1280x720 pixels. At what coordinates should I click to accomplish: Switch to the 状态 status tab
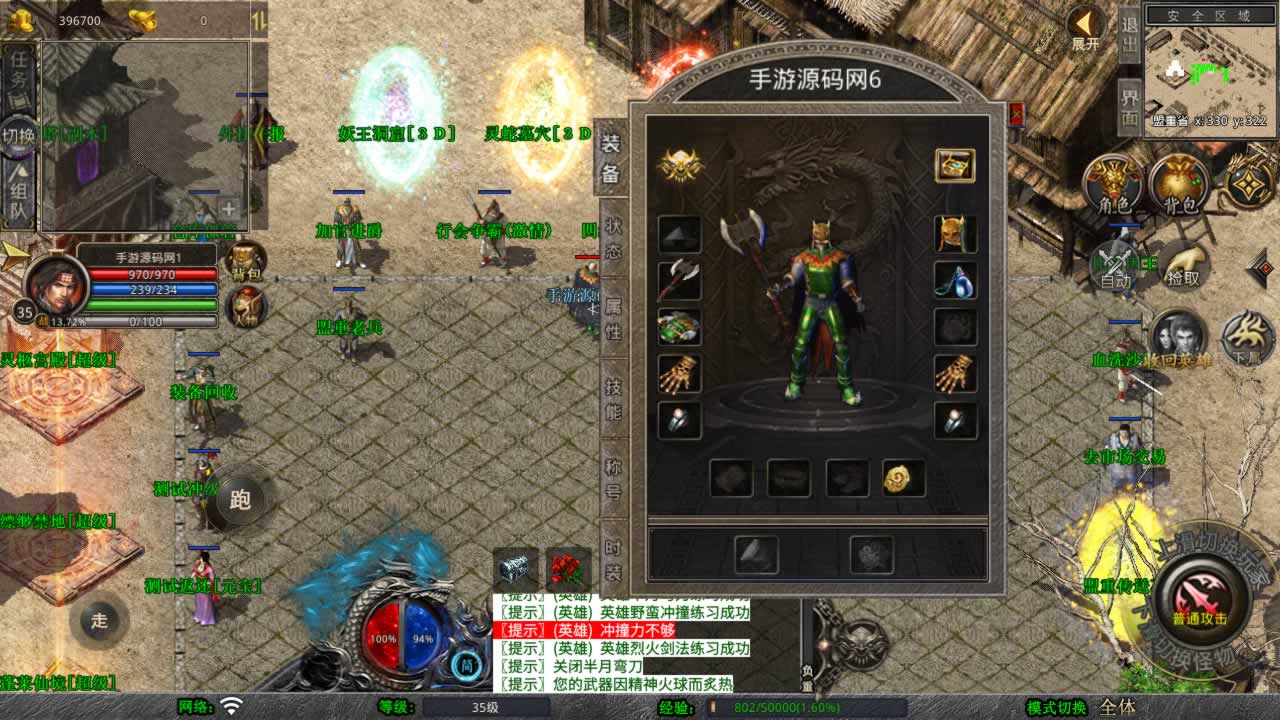pos(612,239)
